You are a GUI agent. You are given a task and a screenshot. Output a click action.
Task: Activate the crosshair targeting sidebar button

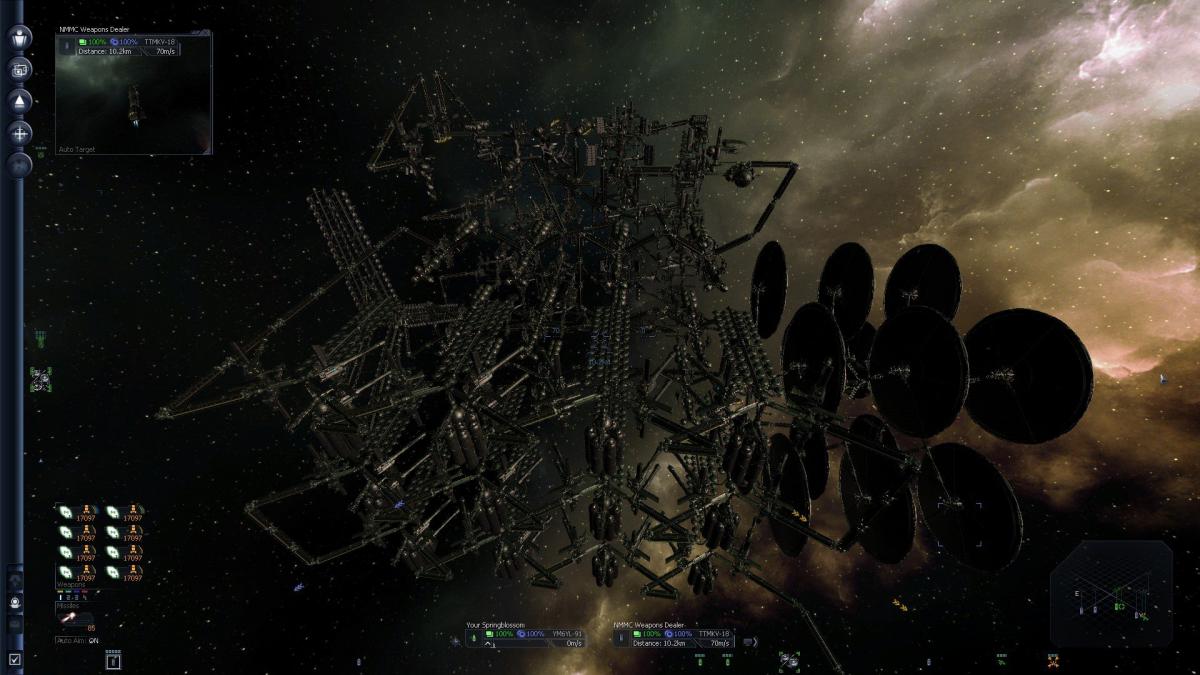tap(20, 132)
